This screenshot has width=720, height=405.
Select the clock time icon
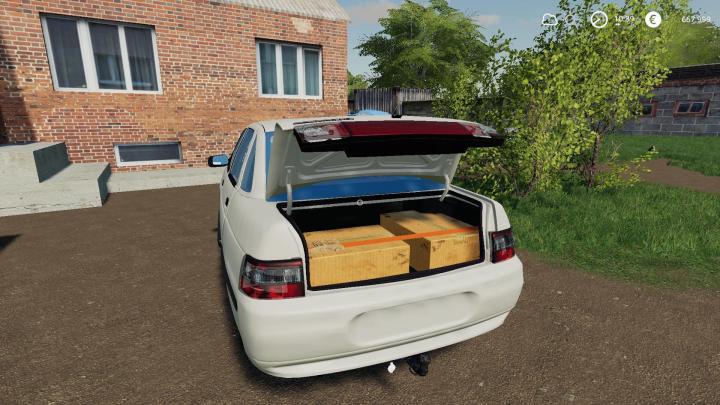(599, 19)
